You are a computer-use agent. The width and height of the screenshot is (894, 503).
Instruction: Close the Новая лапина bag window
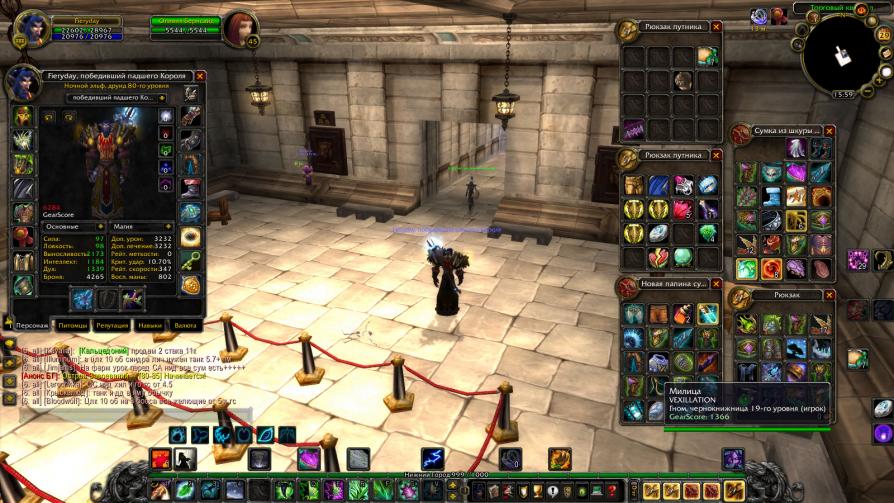coord(714,284)
